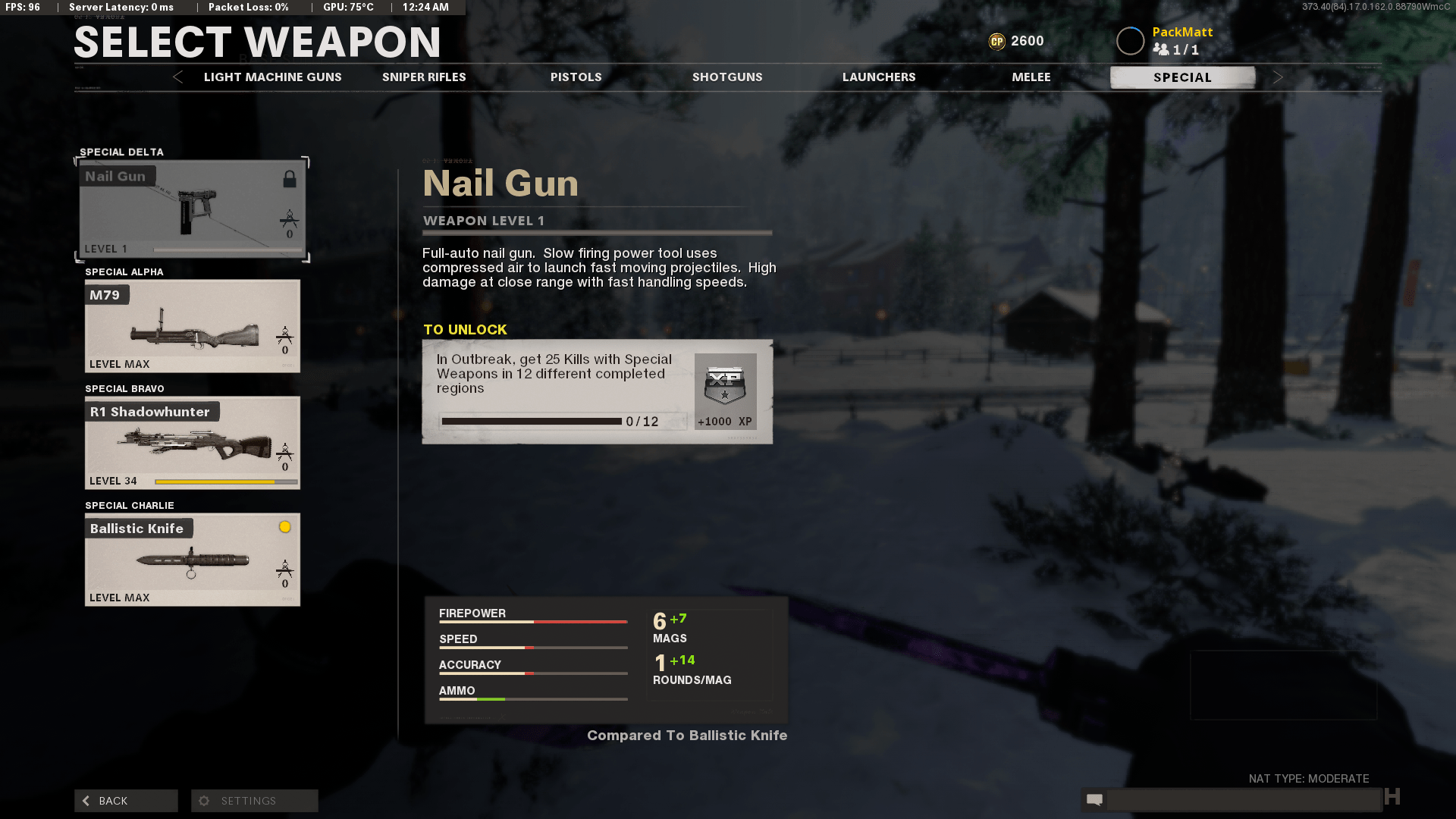Click the left chevron to browse previous weapon categories
Viewport: 1456px width, 819px height.
(177, 77)
